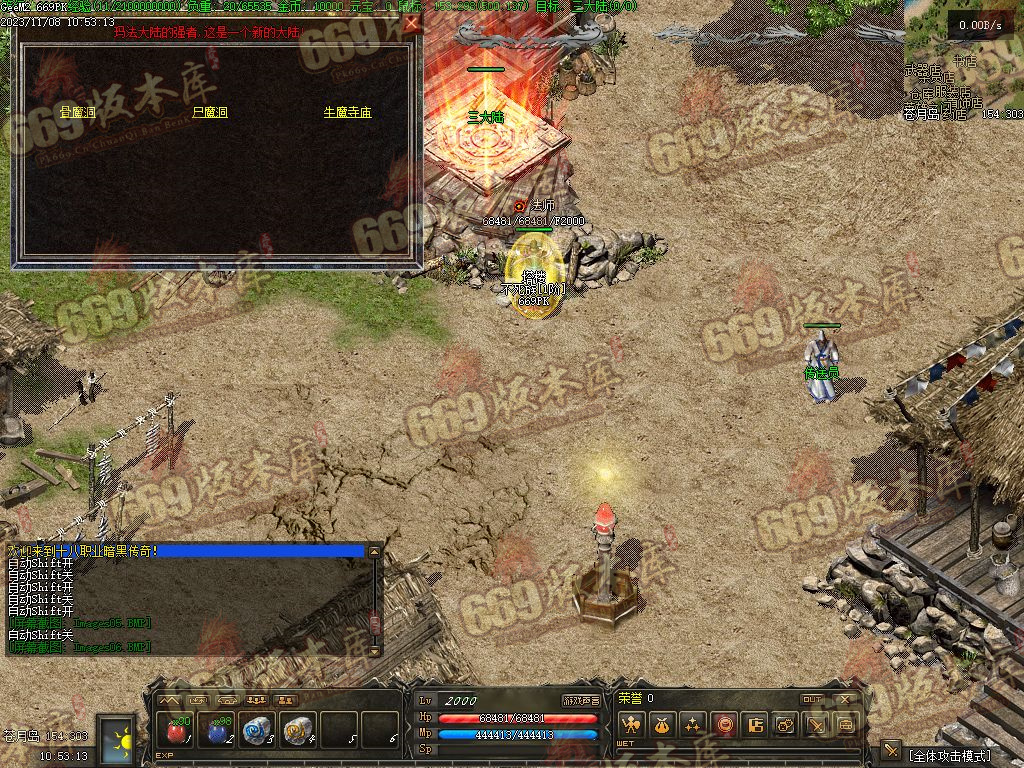Open the treasure chest shop icon
1024x768 pixels.
(x=846, y=725)
